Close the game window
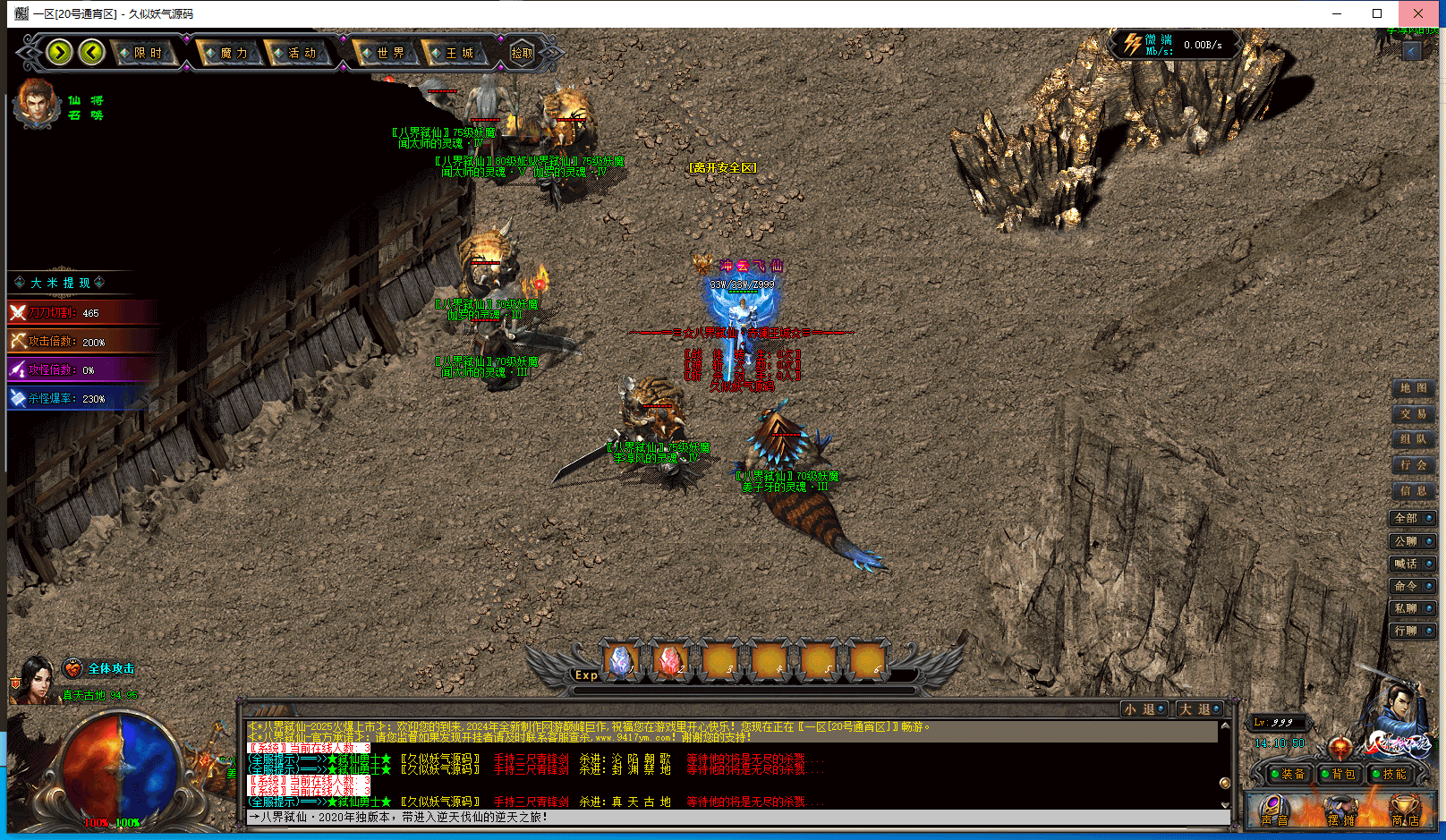Screen dimensions: 1446x840 pos(1418,13)
